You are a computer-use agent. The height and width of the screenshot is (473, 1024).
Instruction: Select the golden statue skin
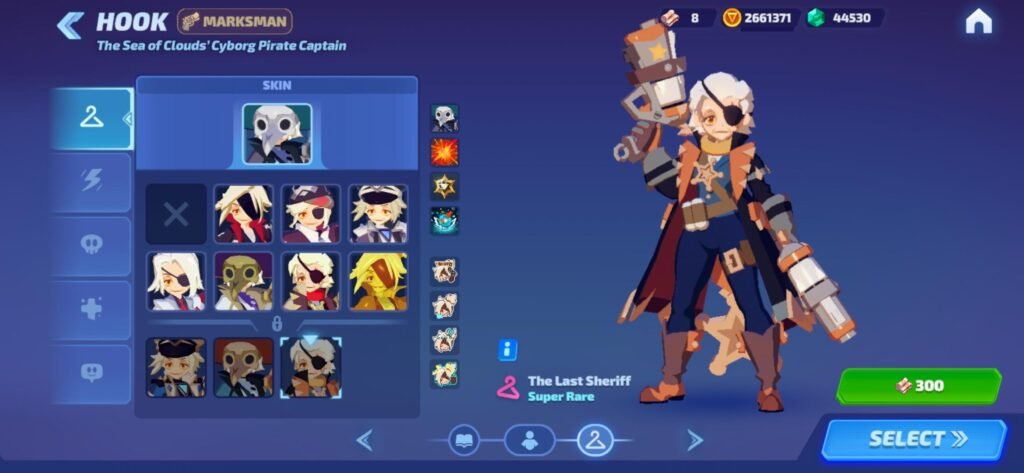[378, 280]
